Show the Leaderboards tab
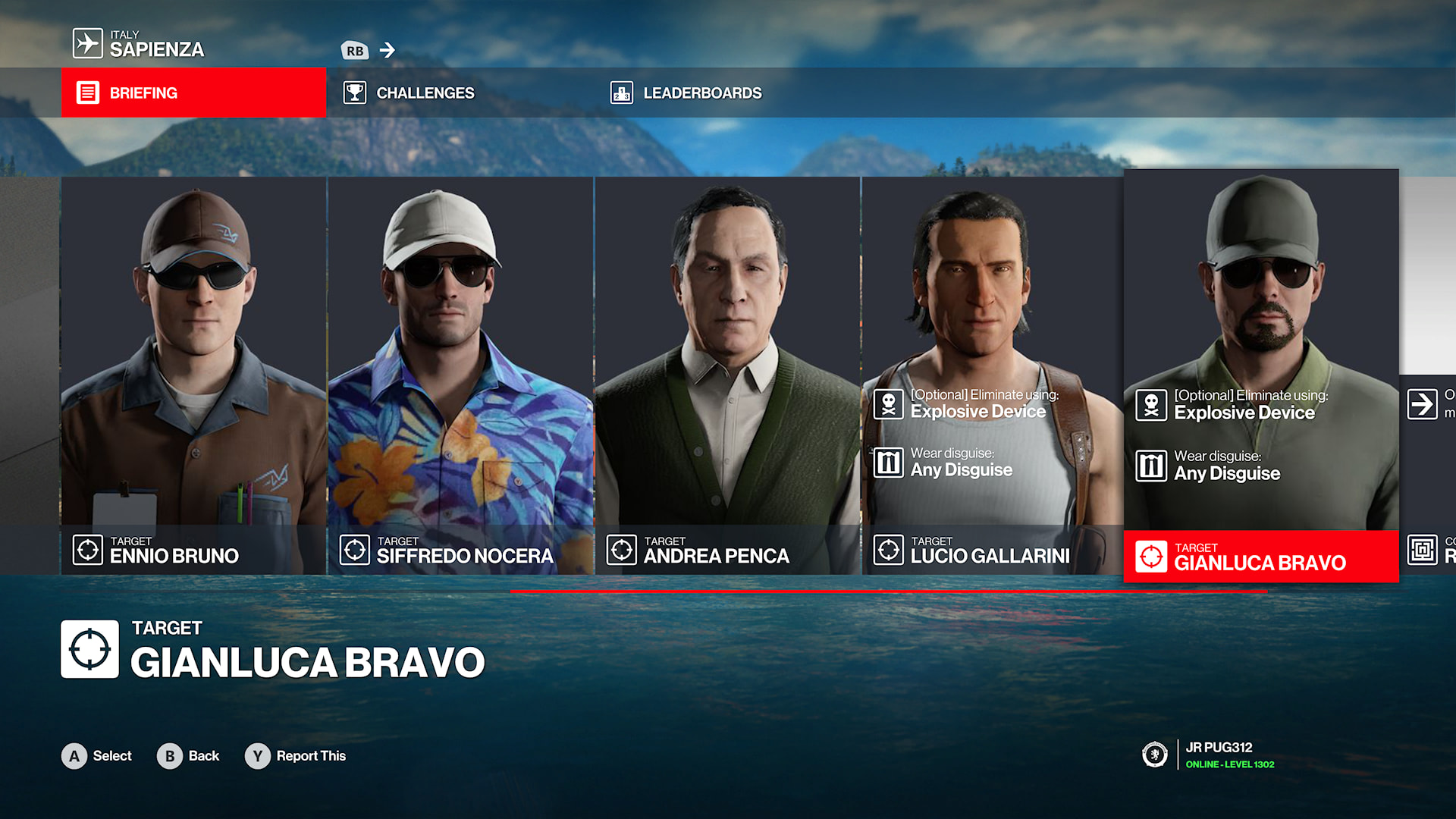 [701, 93]
